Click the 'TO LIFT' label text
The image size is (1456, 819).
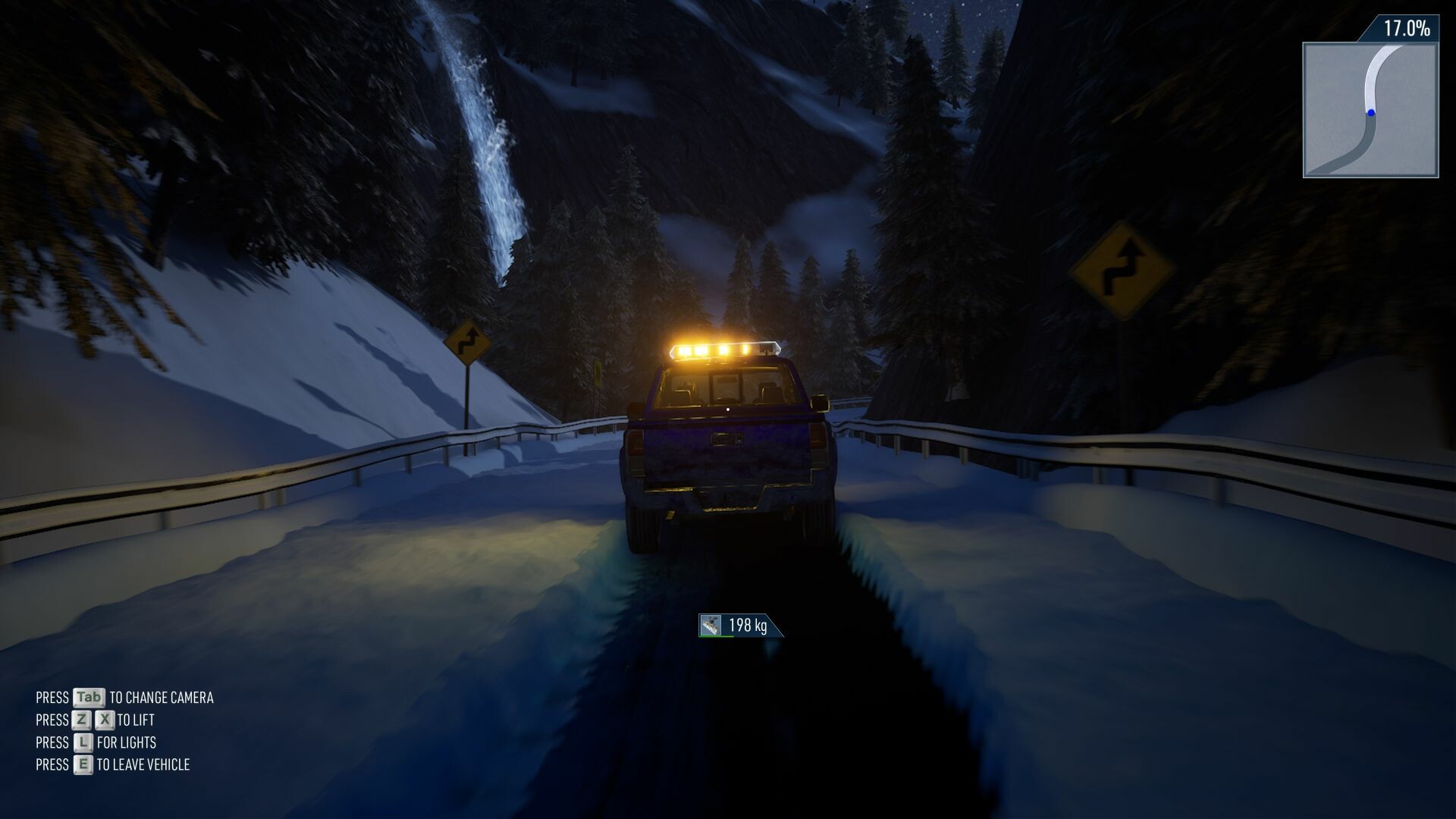(136, 720)
